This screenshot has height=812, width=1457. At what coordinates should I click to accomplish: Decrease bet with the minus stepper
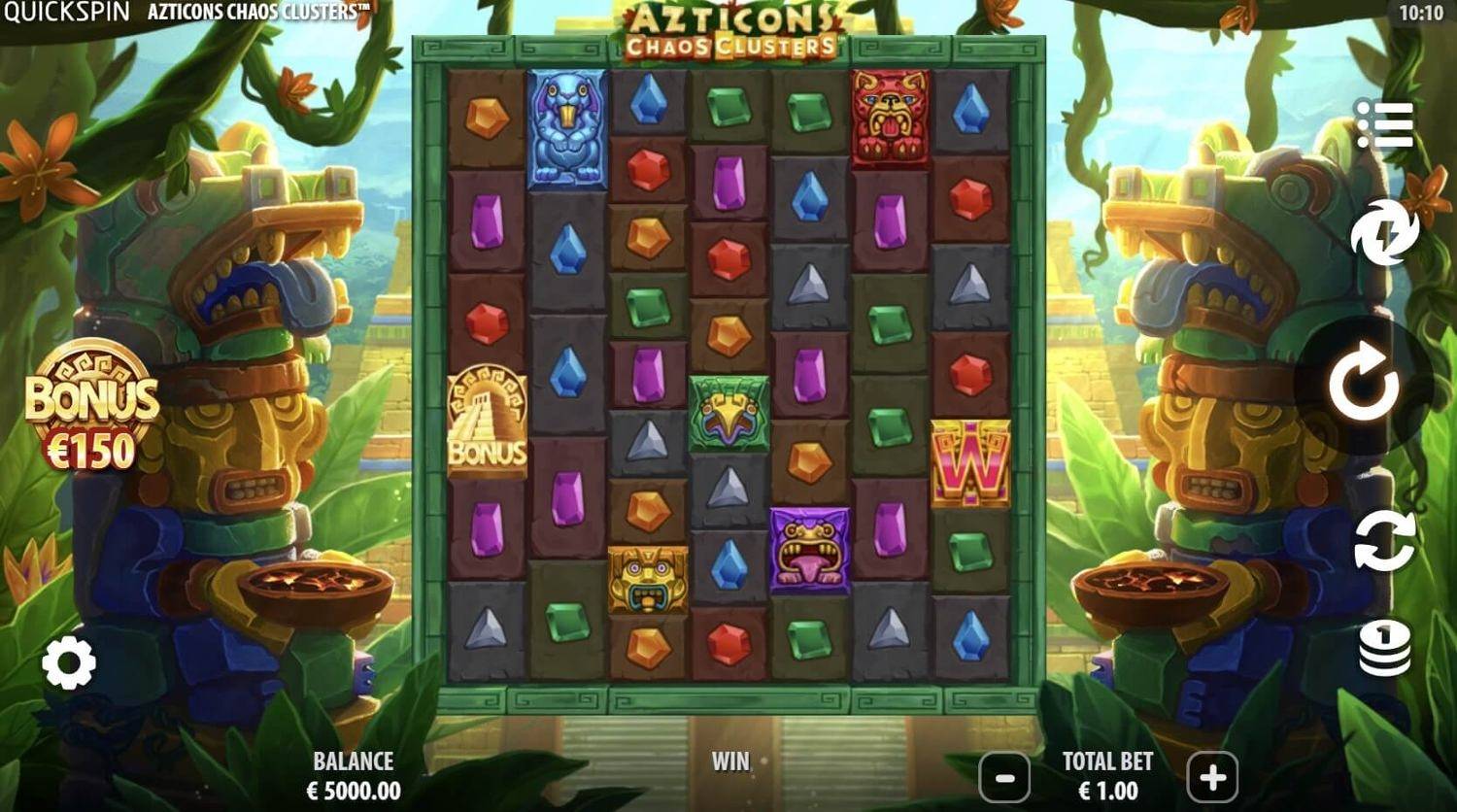tap(1004, 777)
